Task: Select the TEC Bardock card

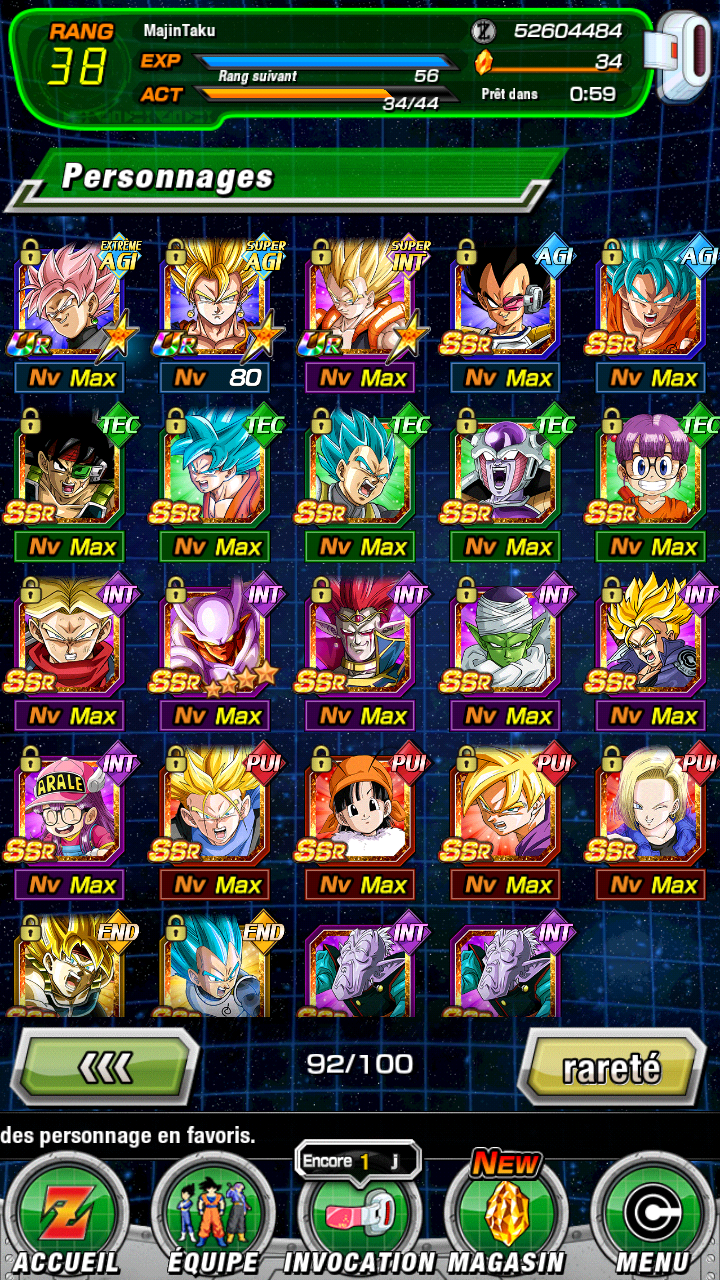Action: (69, 468)
